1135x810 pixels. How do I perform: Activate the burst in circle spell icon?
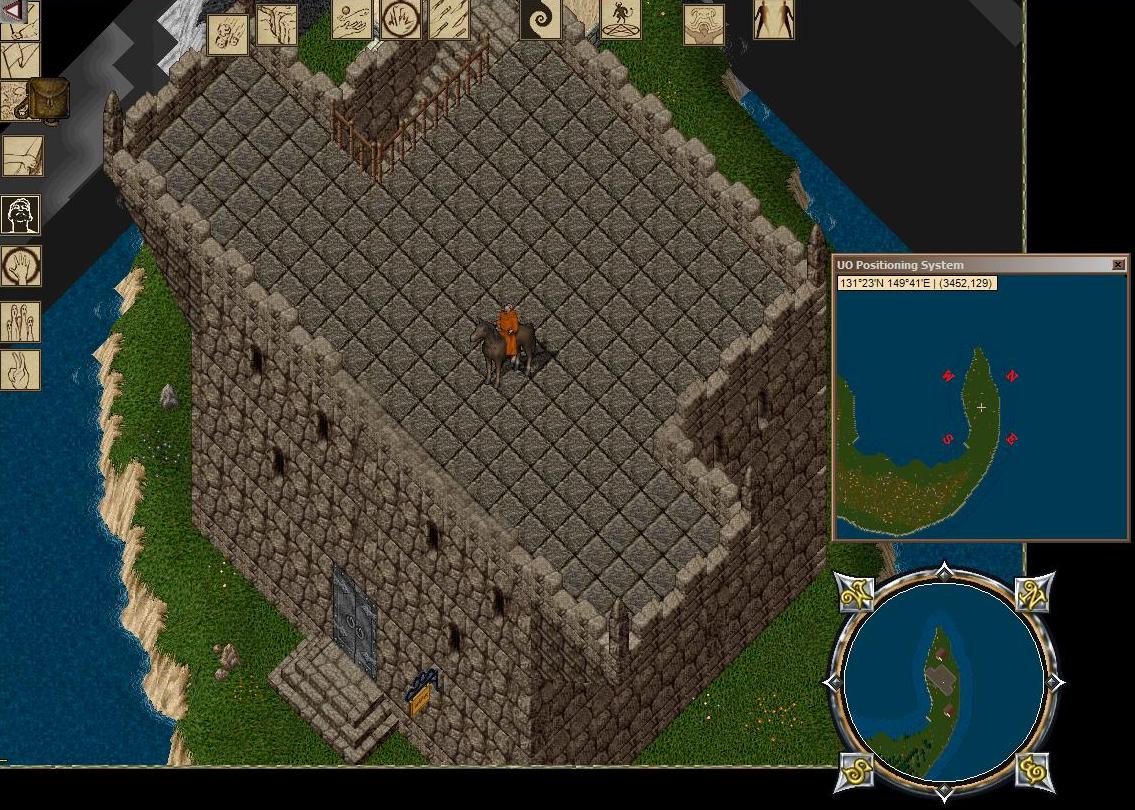tap(400, 19)
